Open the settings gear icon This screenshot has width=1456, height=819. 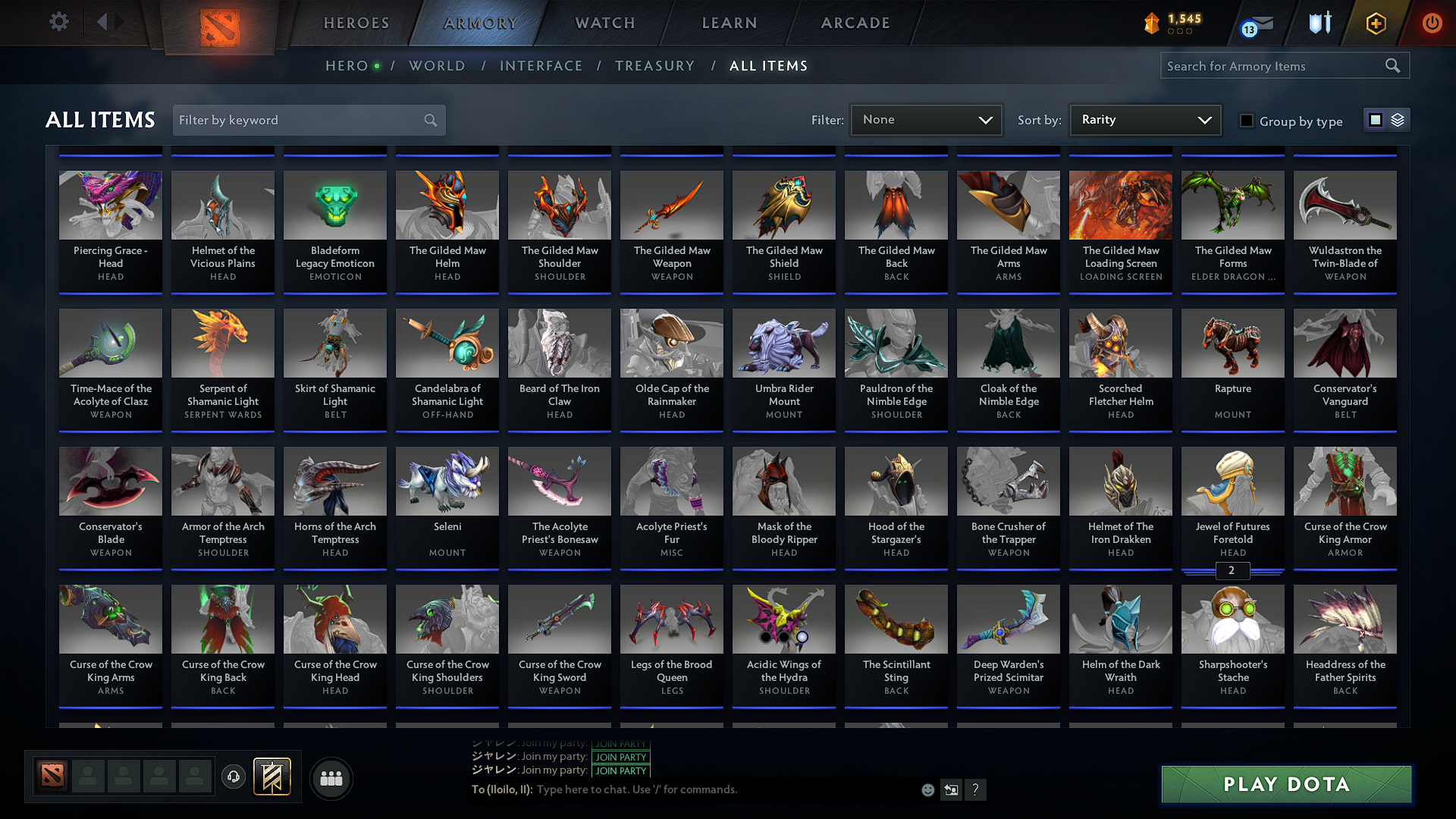[x=59, y=22]
